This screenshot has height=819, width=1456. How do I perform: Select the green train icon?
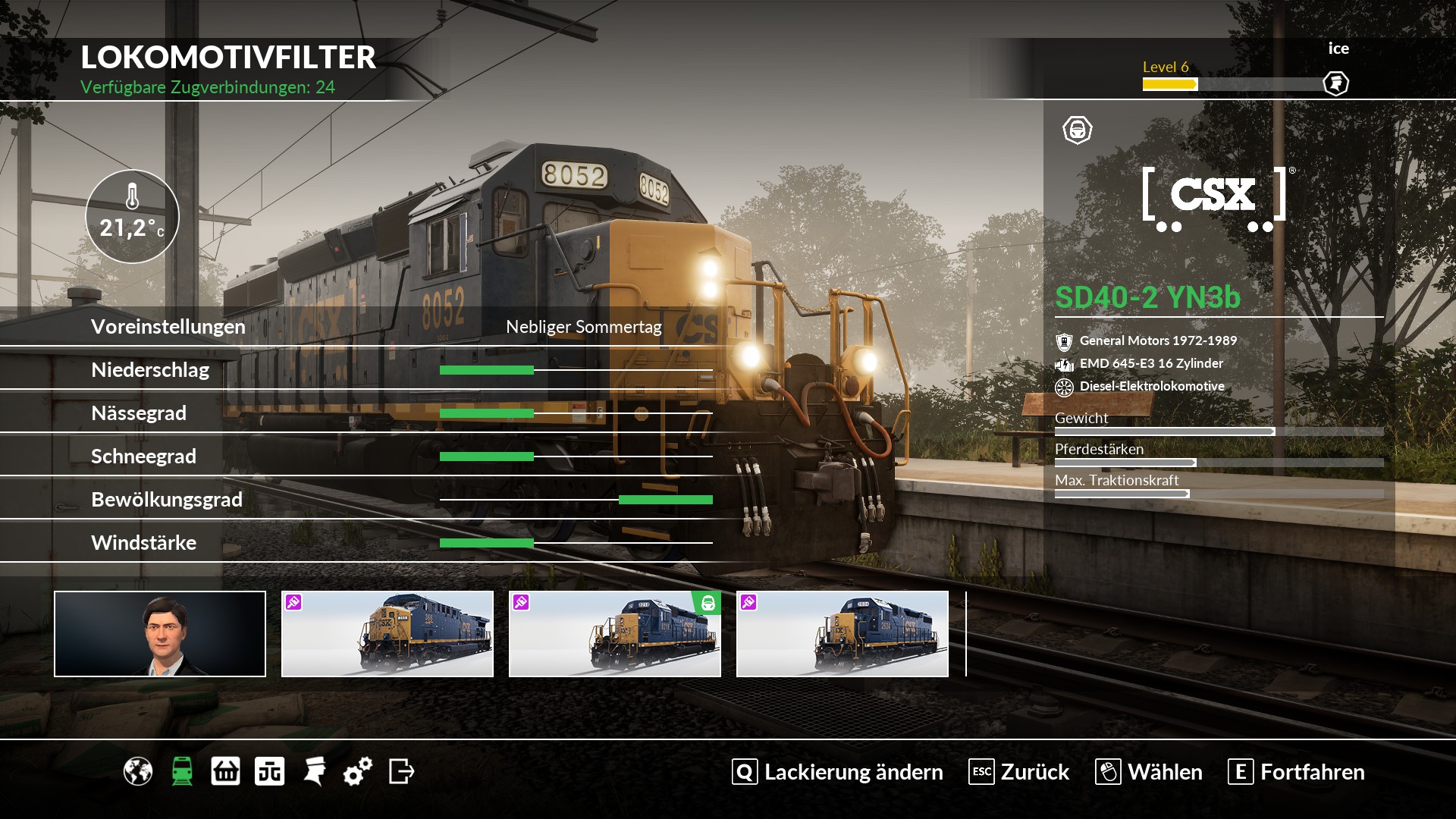pyautogui.click(x=182, y=772)
